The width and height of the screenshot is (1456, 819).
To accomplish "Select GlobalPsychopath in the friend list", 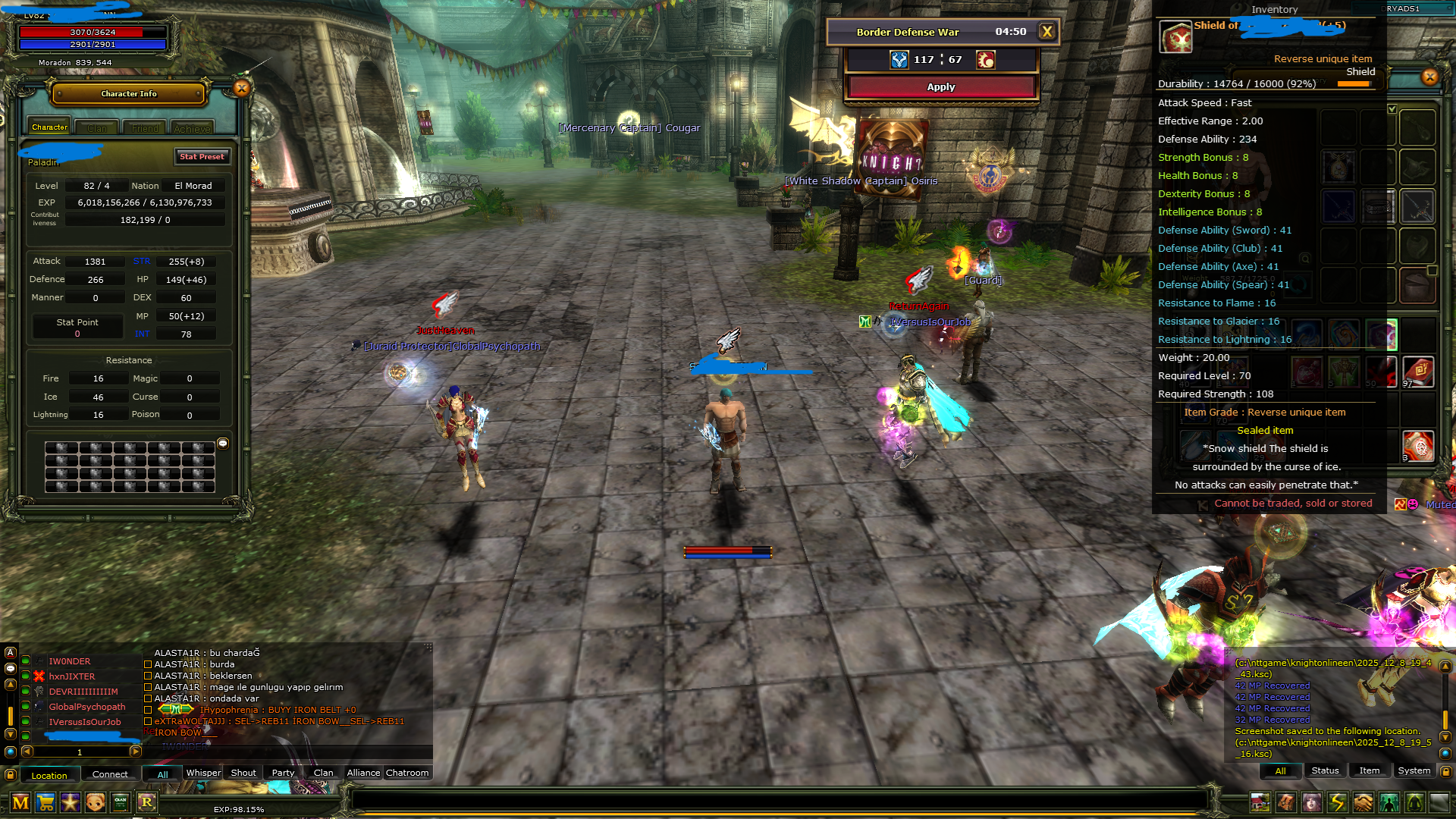I will pos(88,707).
